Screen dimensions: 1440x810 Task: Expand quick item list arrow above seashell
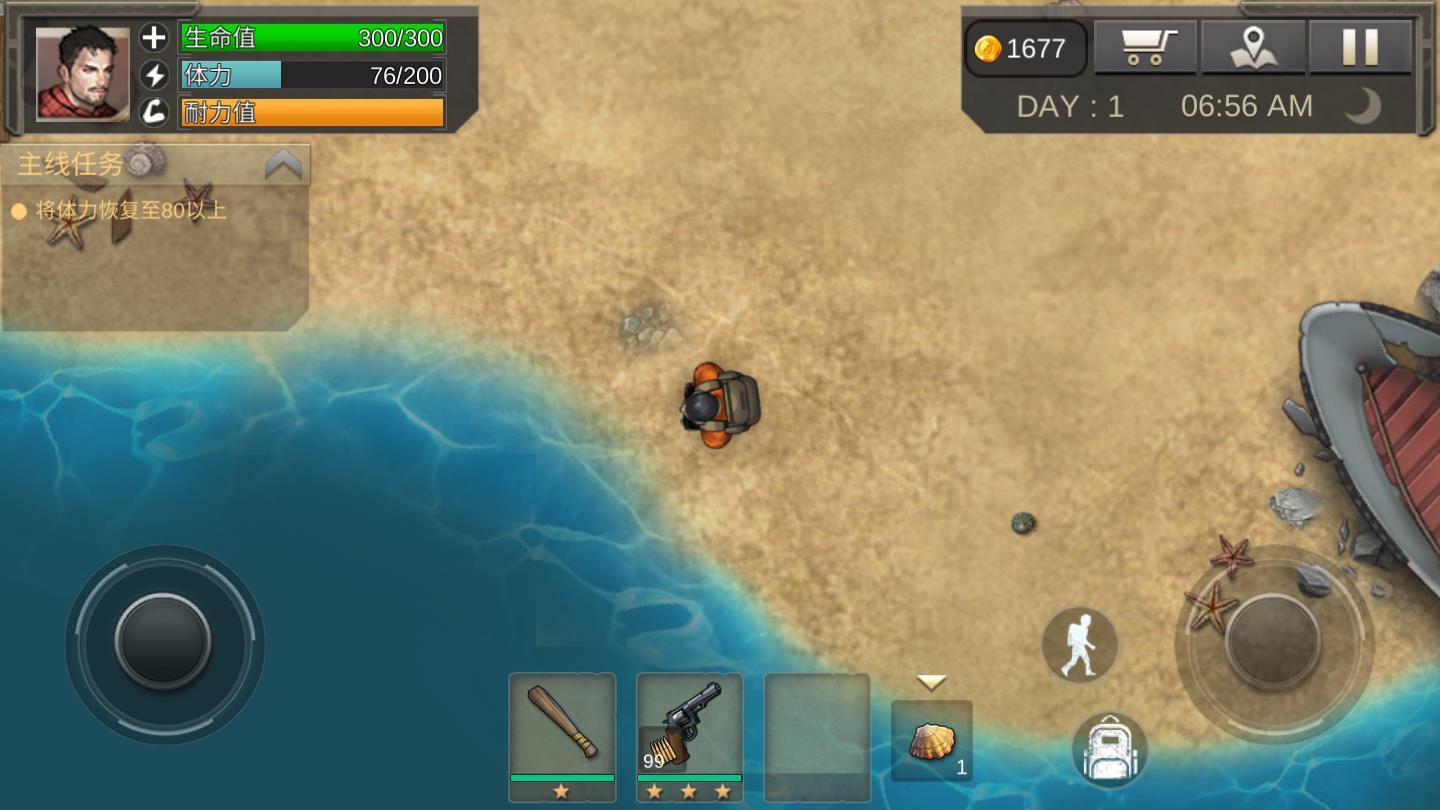pos(932,682)
